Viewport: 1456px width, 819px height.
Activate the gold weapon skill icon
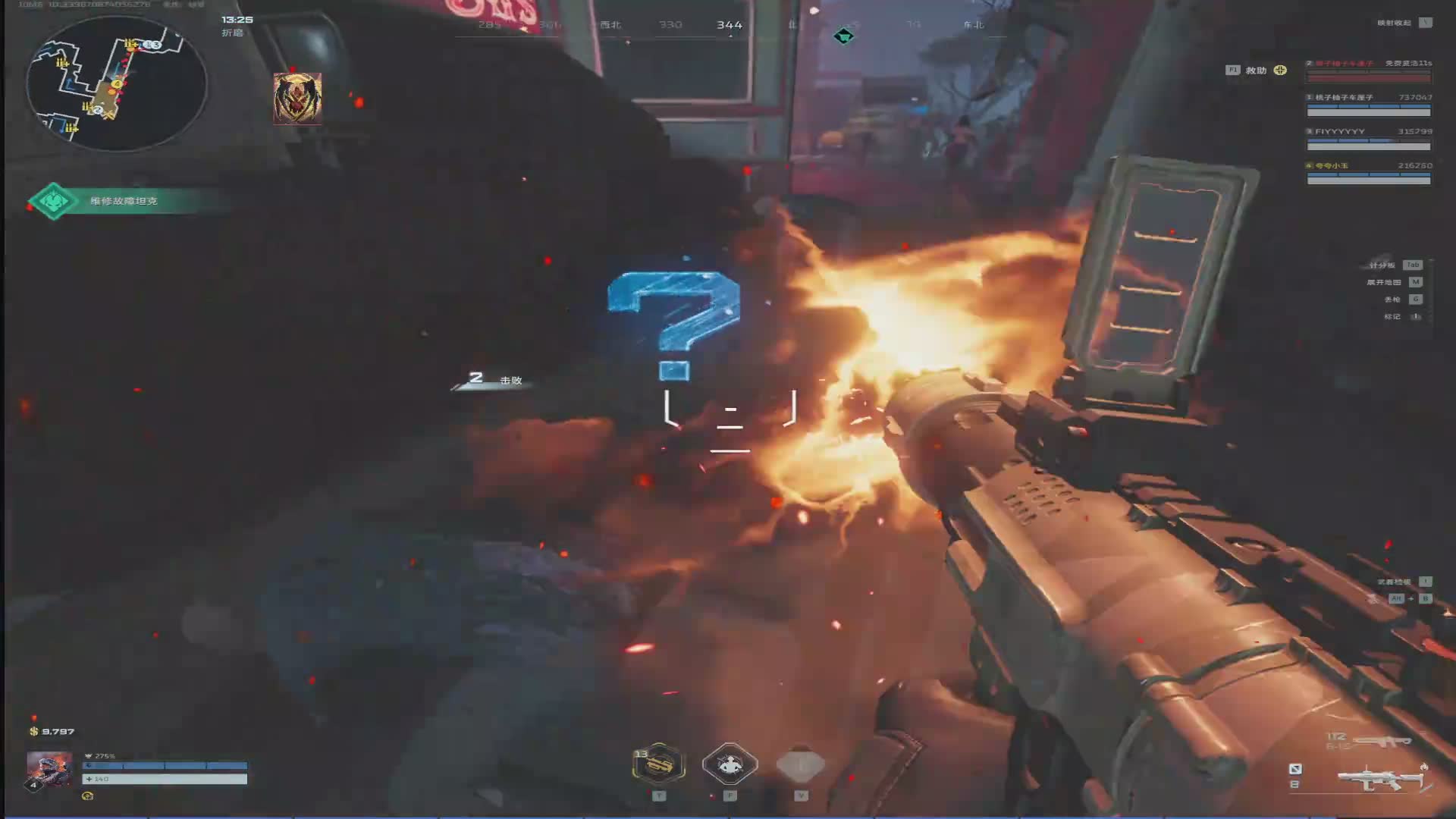659,764
